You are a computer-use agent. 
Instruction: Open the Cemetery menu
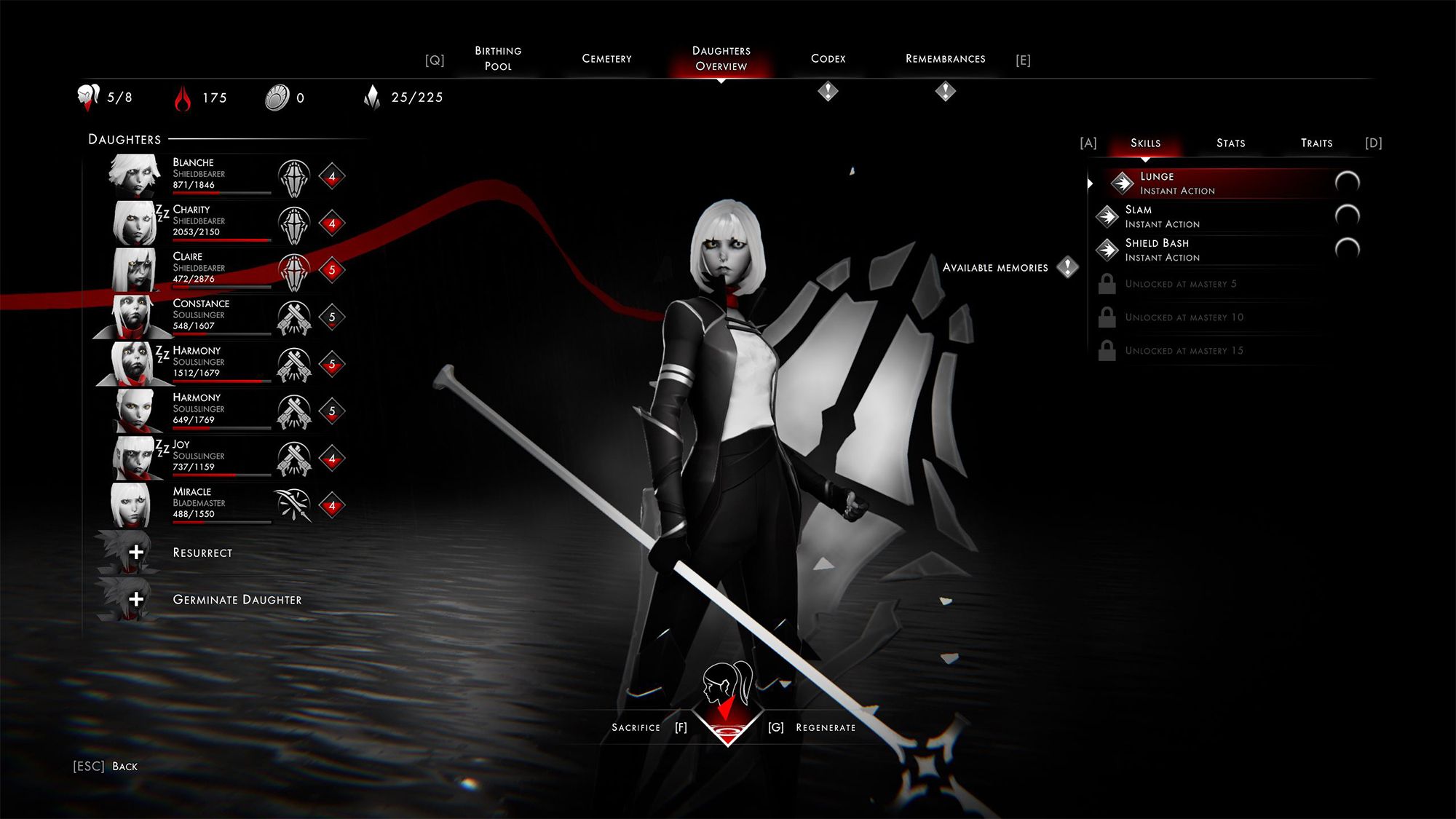[607, 58]
